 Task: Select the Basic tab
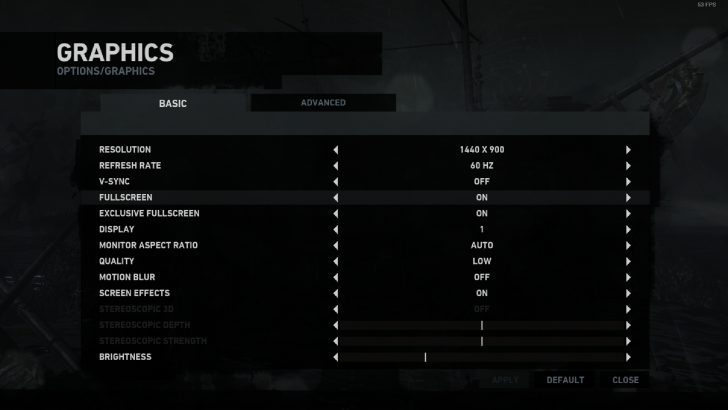(173, 103)
